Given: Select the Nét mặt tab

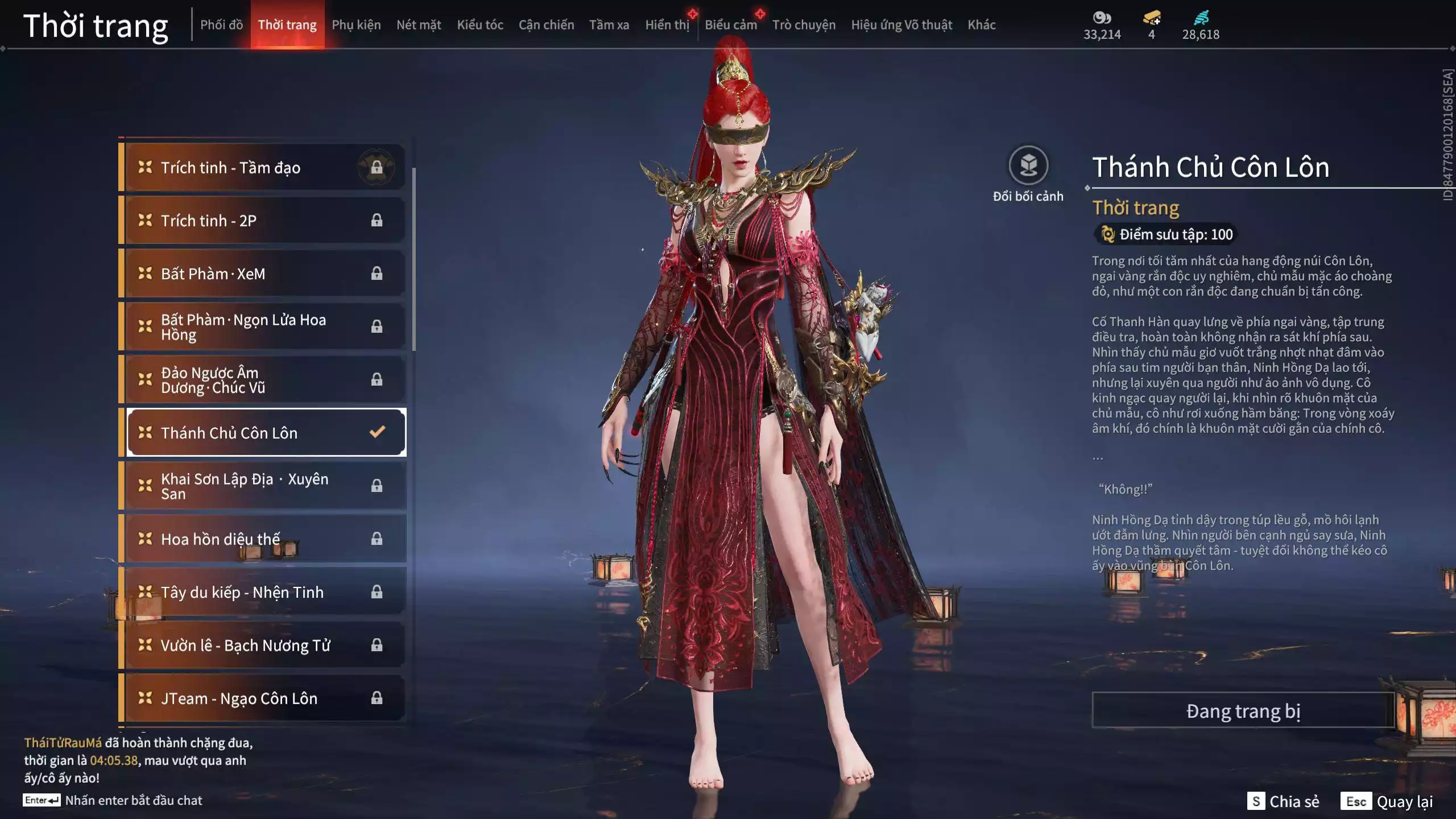Looking at the screenshot, I should click(419, 25).
